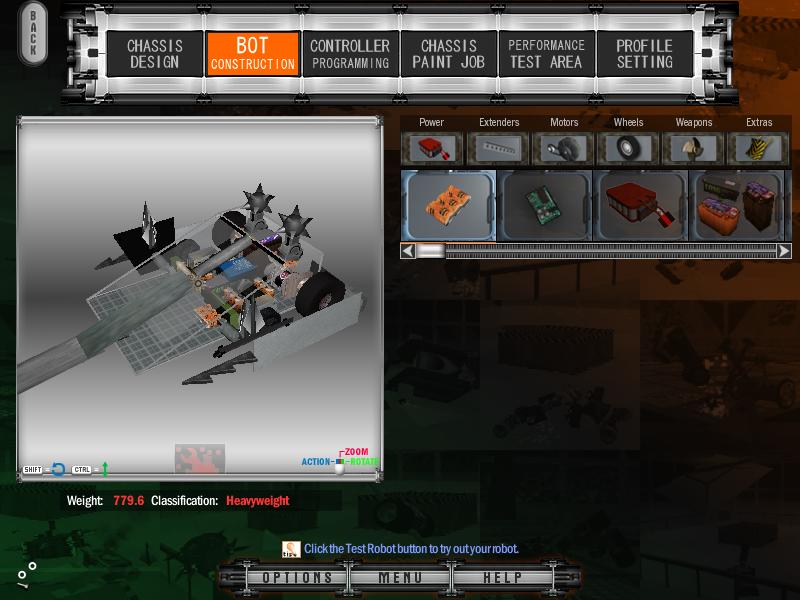800x600 pixels.
Task: Open the Performance Test Area tab
Action: coord(546,54)
